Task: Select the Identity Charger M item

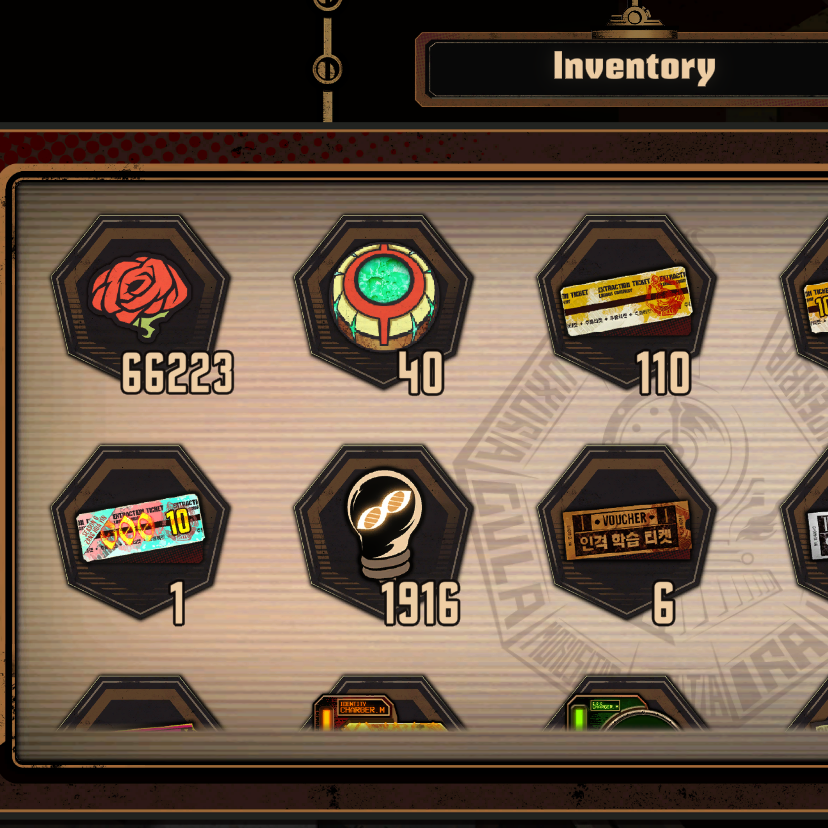Action: [383, 712]
